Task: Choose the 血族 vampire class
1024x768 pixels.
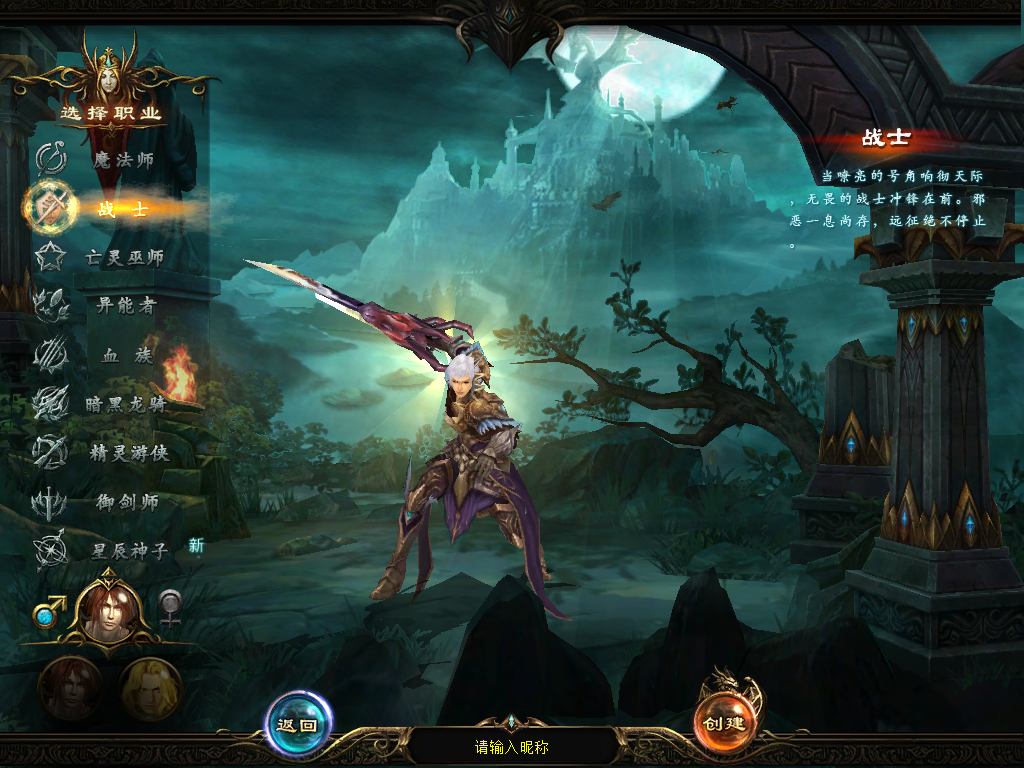Action: pos(127,355)
